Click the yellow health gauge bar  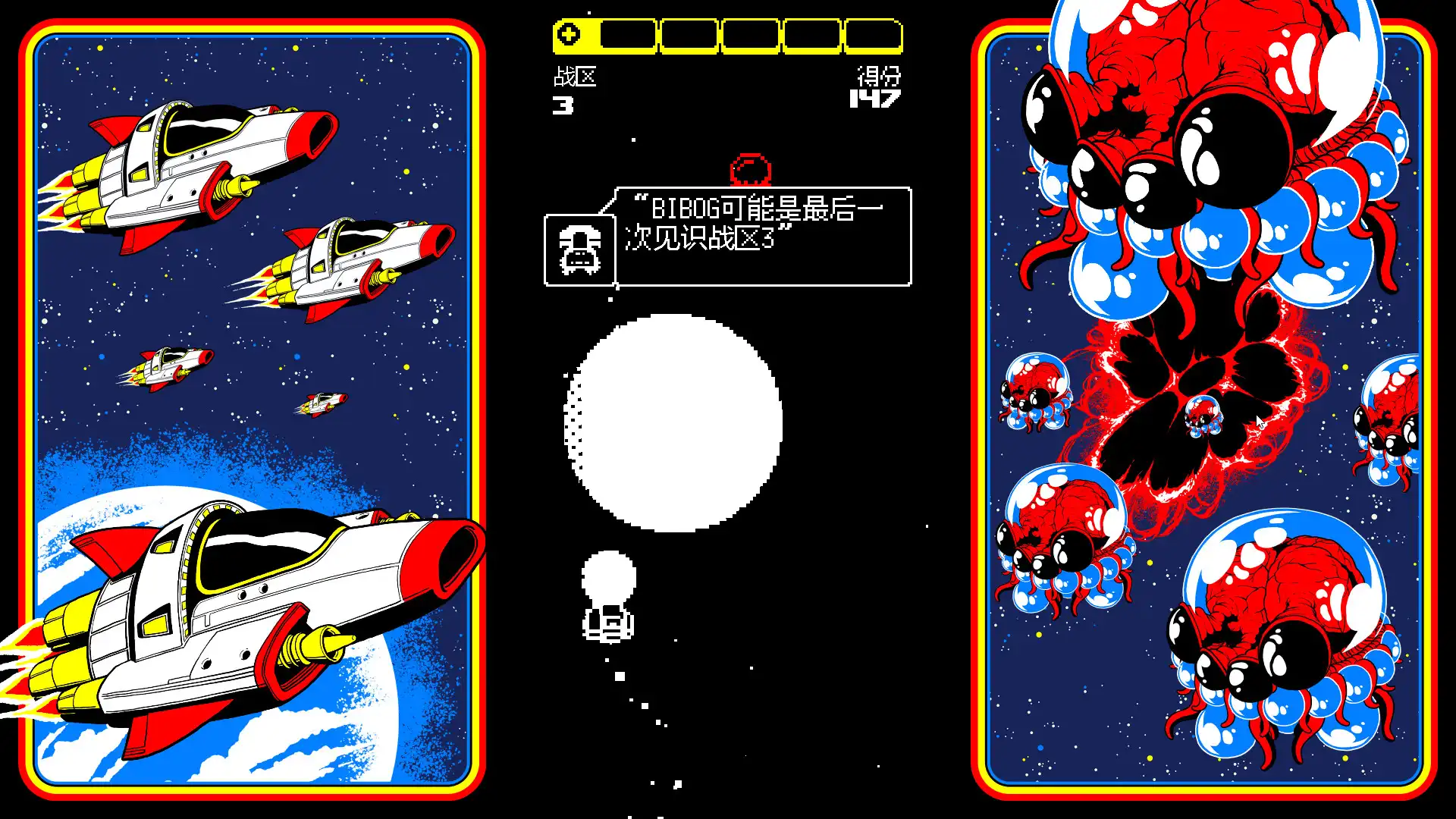pos(728,35)
